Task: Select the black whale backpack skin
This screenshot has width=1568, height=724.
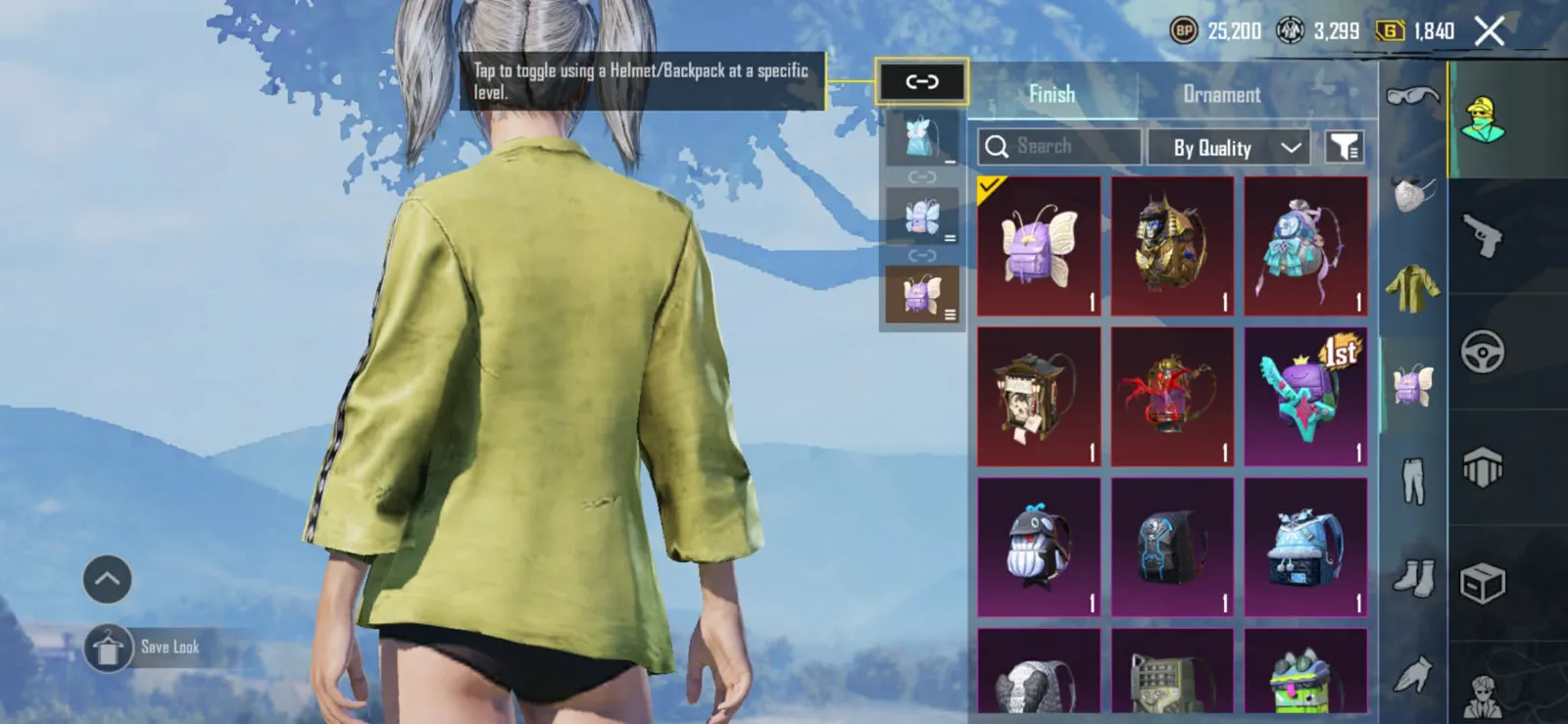Action: [1039, 548]
